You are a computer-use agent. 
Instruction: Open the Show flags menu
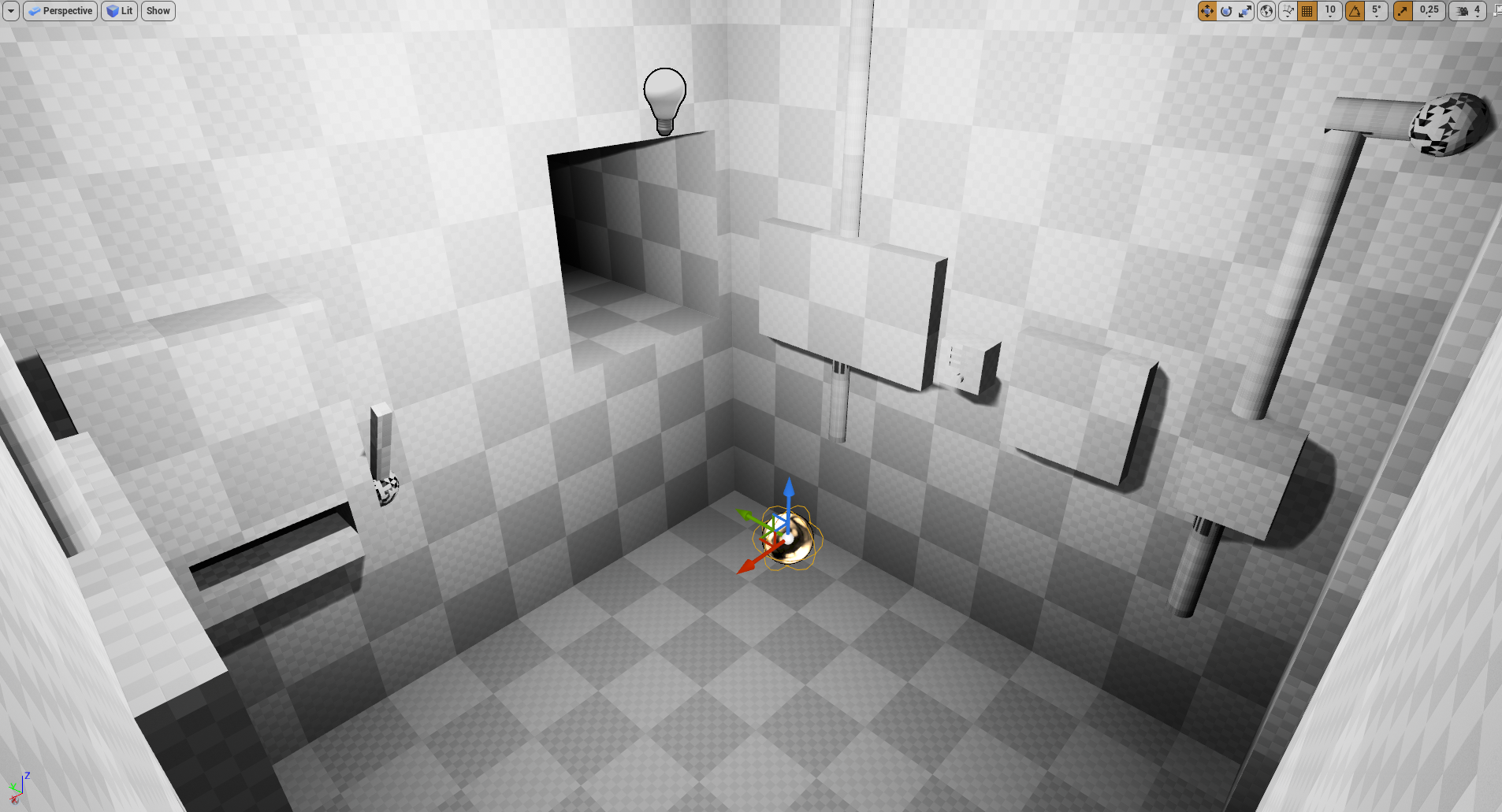(x=158, y=10)
